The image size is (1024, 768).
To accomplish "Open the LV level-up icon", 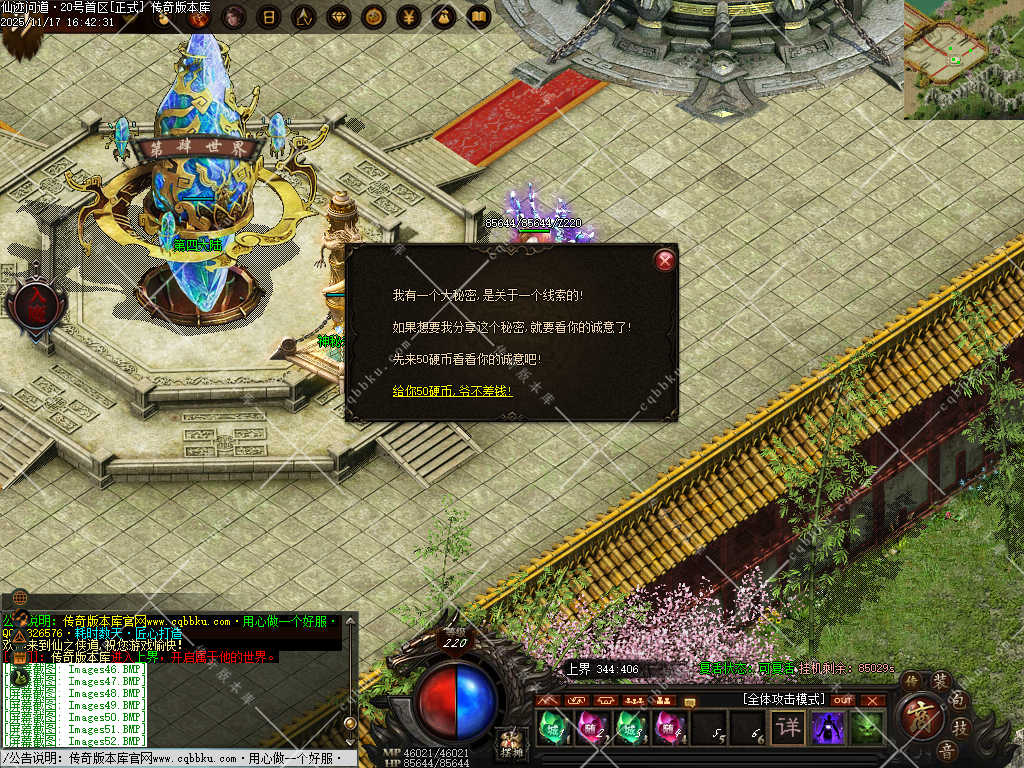I will point(303,16).
